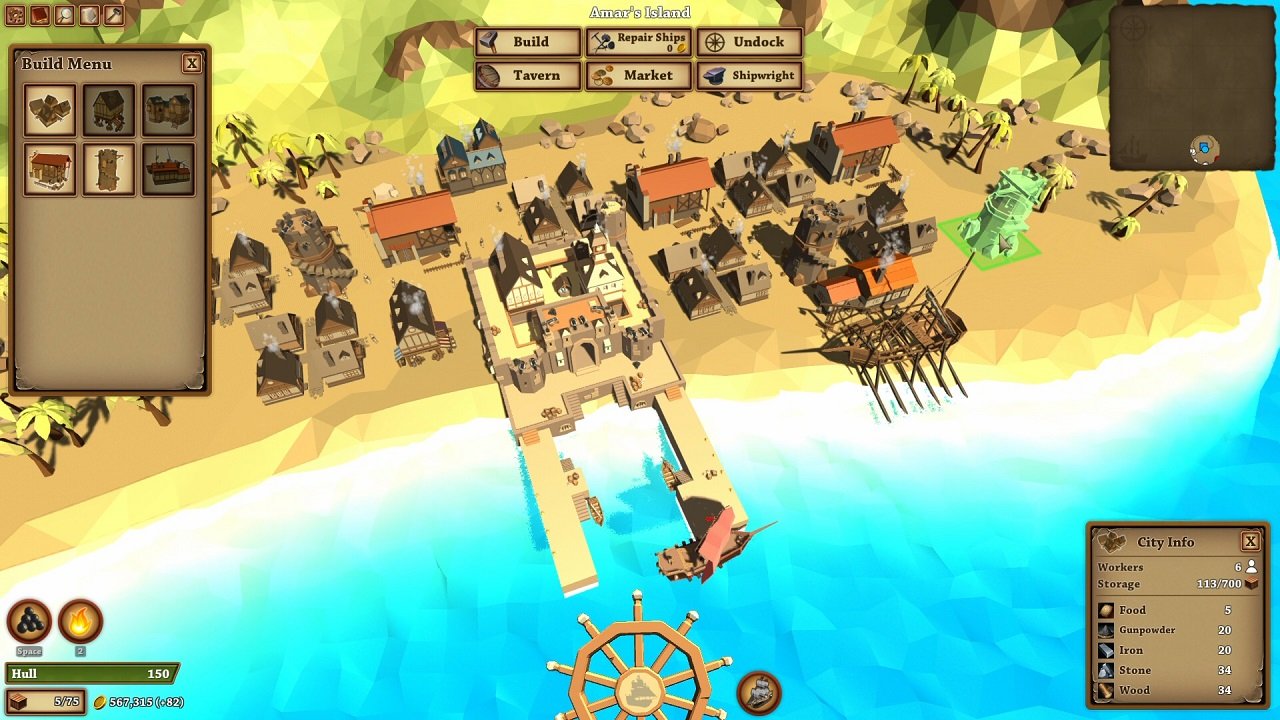
Task: Click the hammer icon in the top-left toolbar
Action: tap(113, 15)
